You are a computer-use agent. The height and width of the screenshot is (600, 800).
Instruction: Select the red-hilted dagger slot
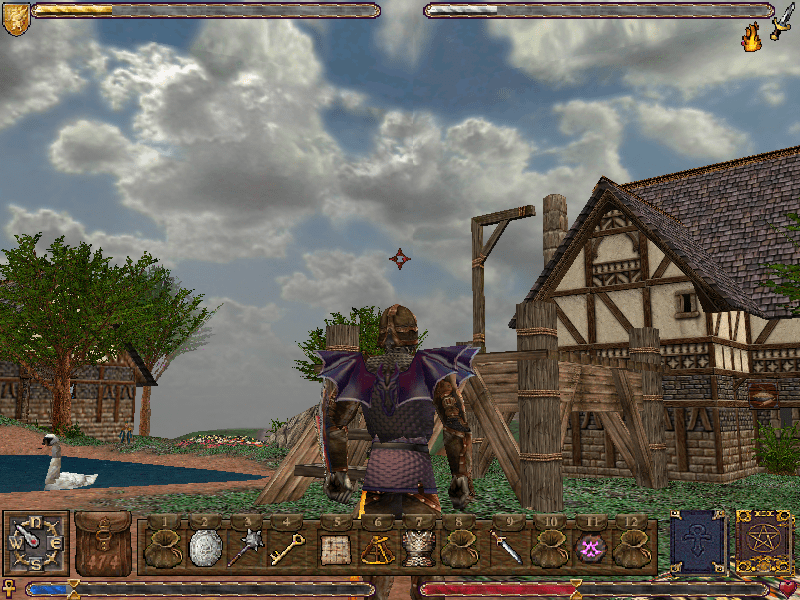(x=504, y=548)
